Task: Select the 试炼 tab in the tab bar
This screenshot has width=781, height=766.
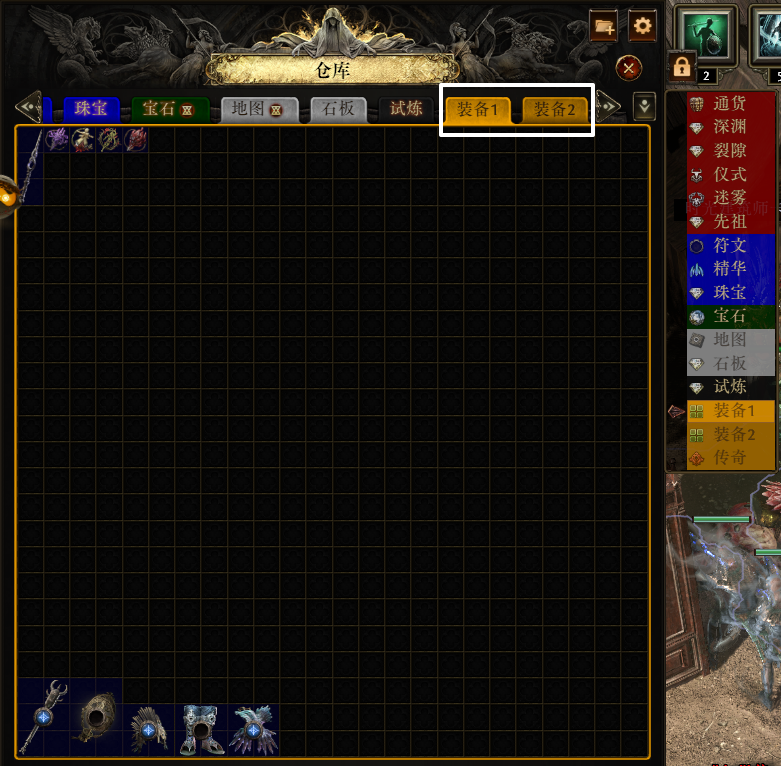Action: pos(406,109)
